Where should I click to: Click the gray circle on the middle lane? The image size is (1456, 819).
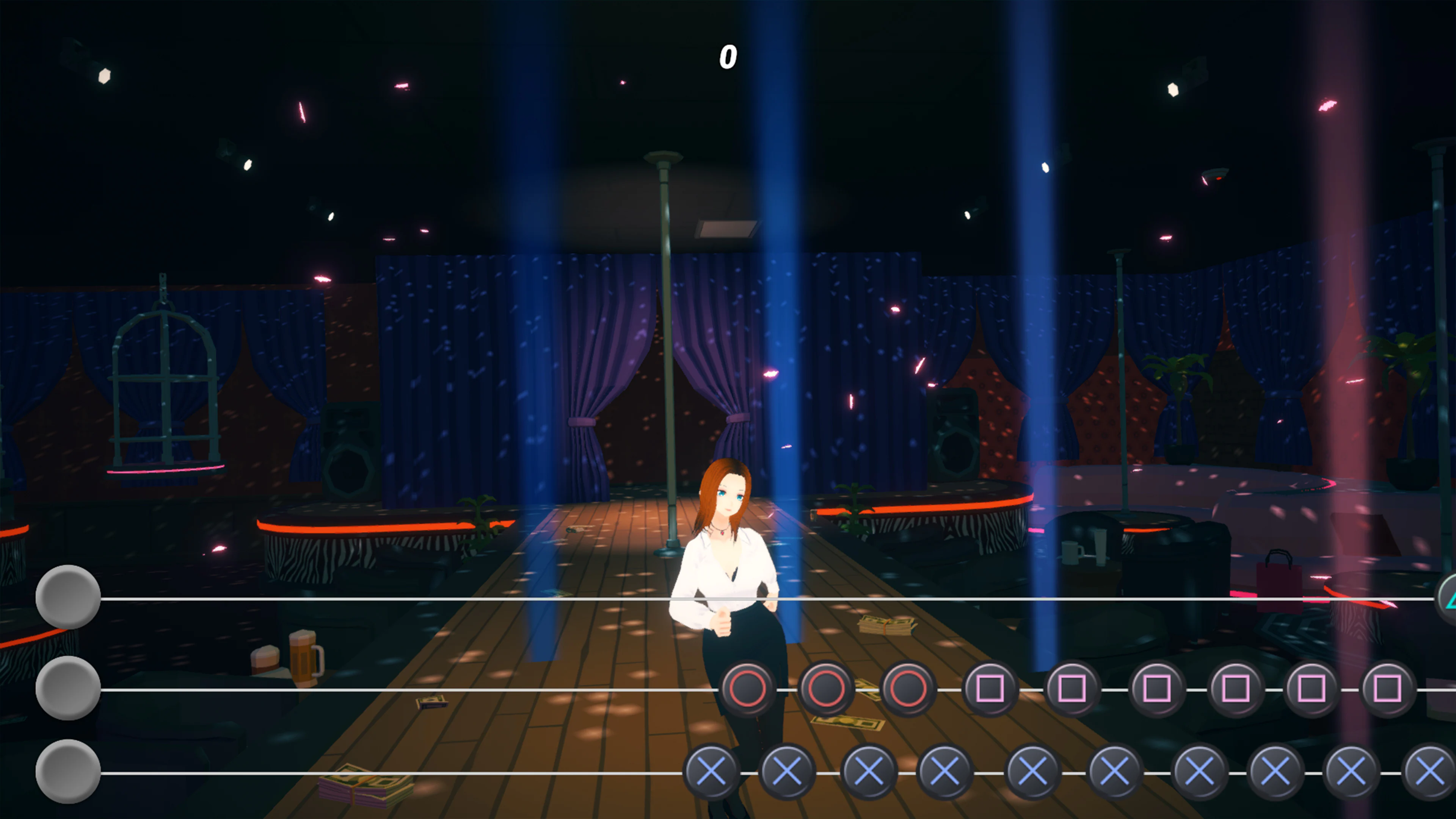click(x=68, y=689)
